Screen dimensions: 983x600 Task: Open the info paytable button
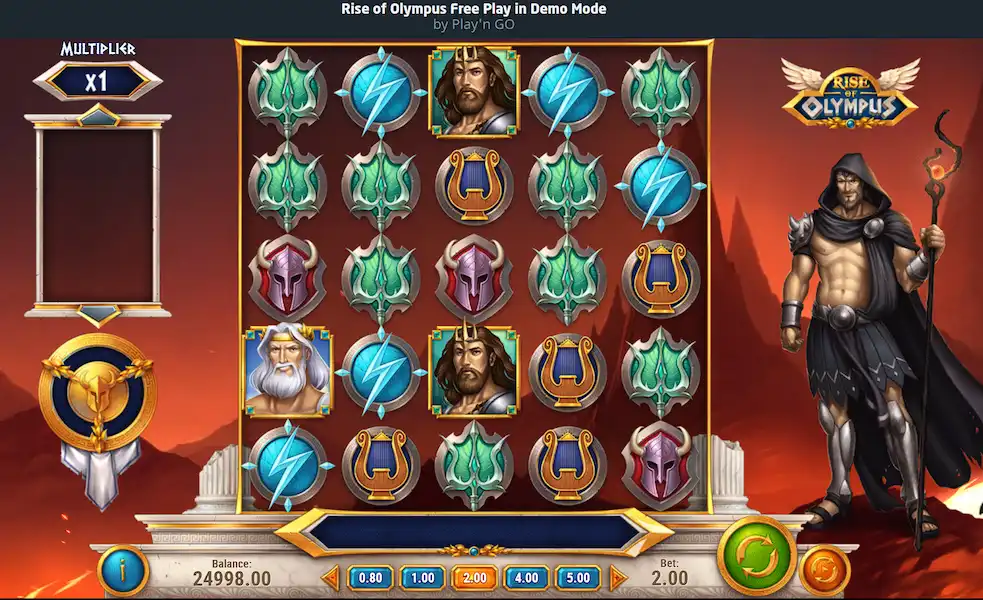[x=123, y=572]
